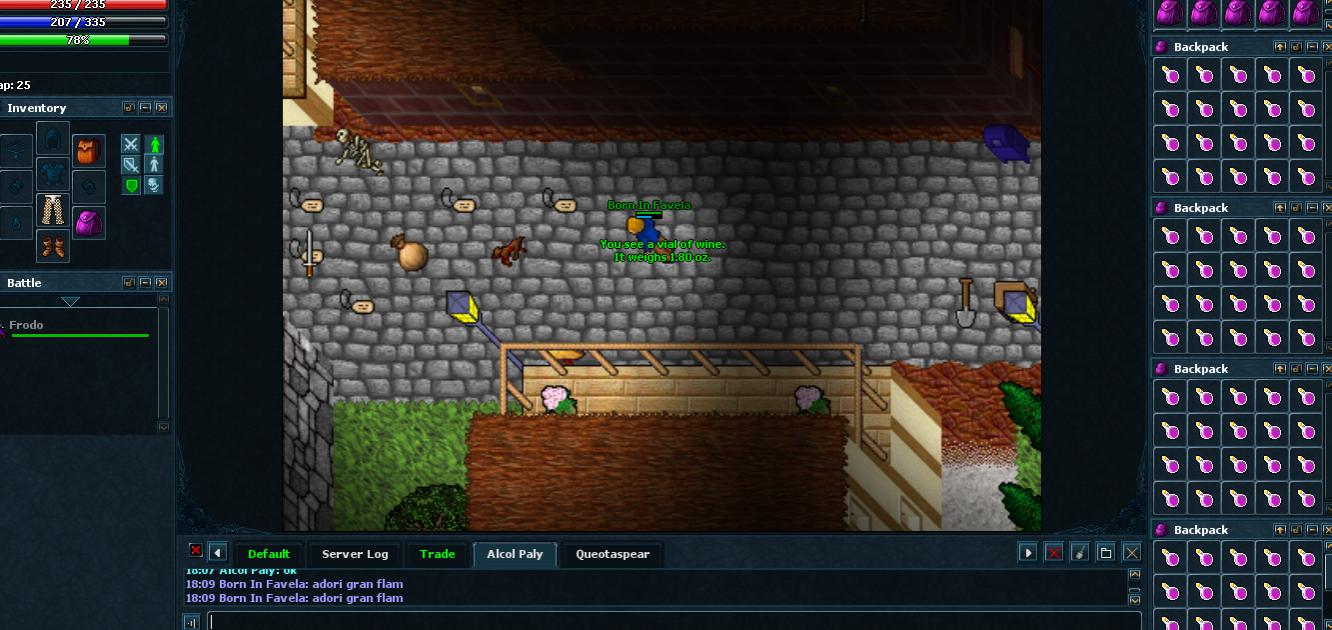The height and width of the screenshot is (630, 1332).
Task: Close the Battle panel
Action: 162,283
